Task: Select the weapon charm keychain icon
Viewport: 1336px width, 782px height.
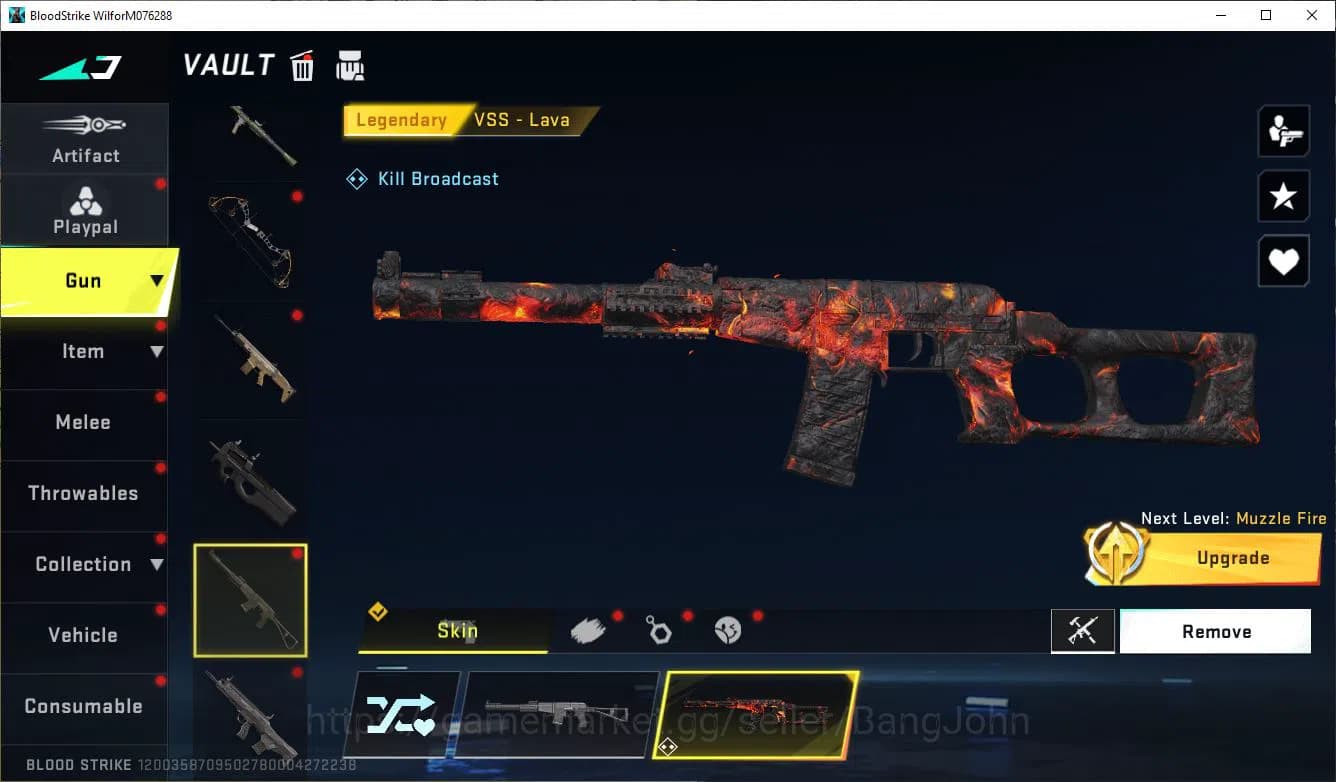Action: click(660, 629)
